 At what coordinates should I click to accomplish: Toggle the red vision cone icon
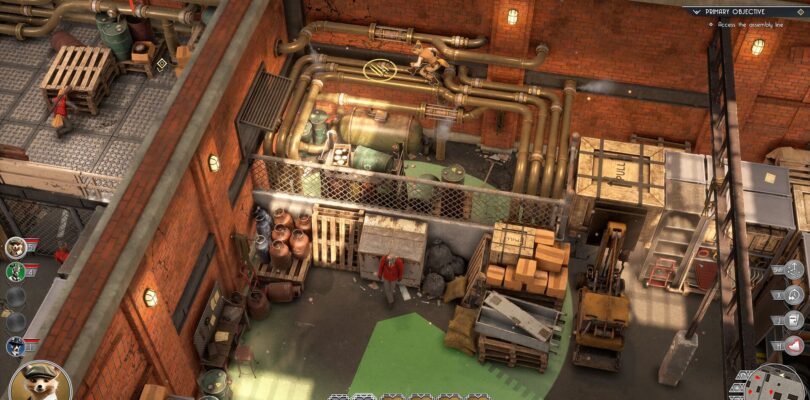coord(795,345)
